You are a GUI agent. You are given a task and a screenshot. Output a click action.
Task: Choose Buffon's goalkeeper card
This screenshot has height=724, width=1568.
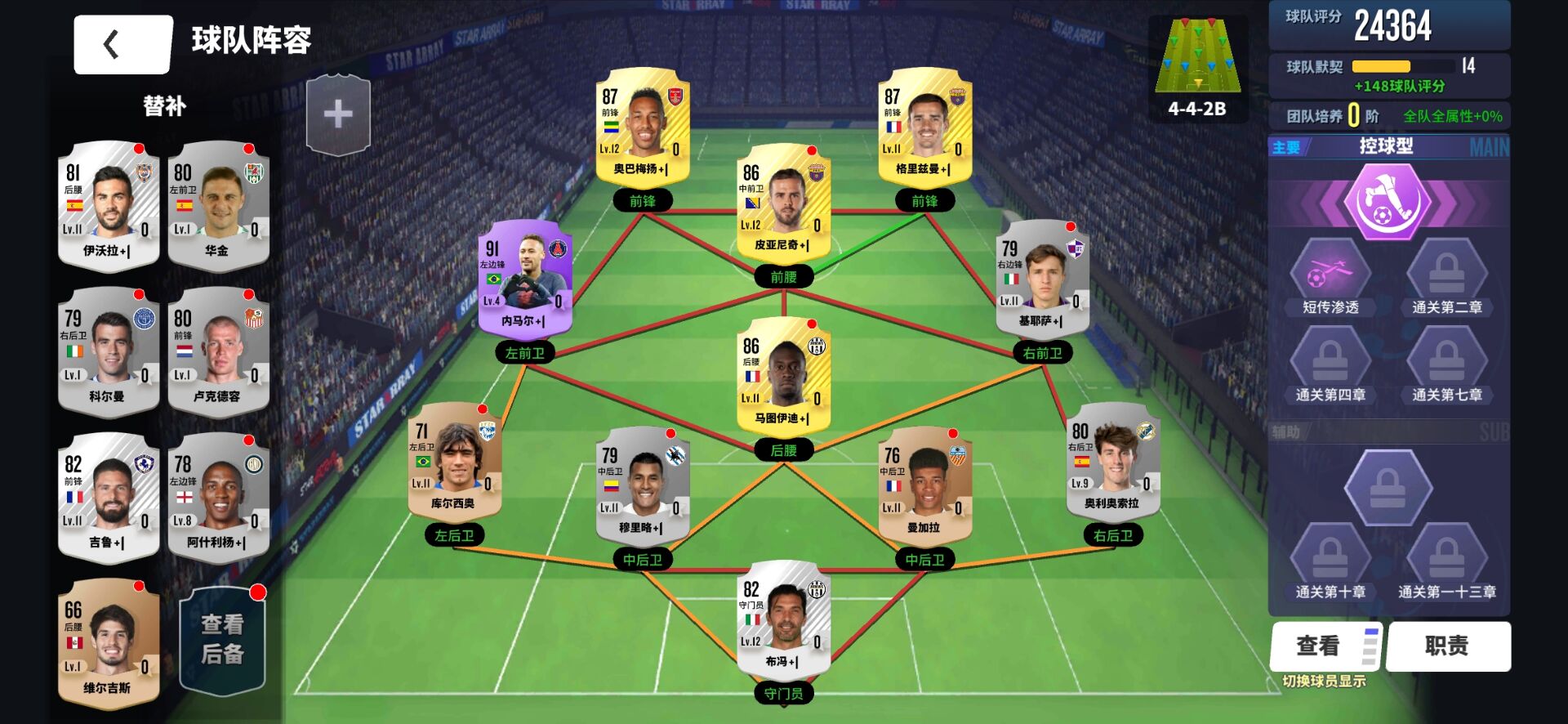[783, 618]
